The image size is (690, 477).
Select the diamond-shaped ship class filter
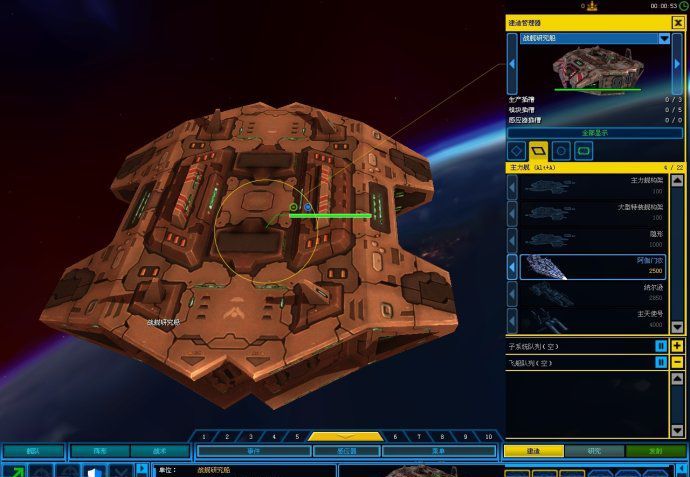click(517, 151)
